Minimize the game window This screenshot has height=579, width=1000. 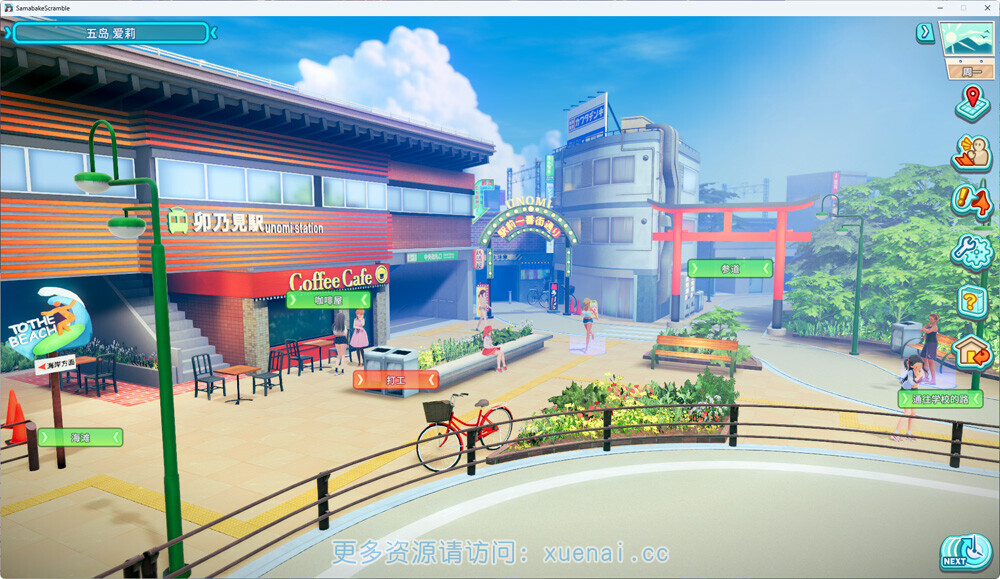point(939,7)
